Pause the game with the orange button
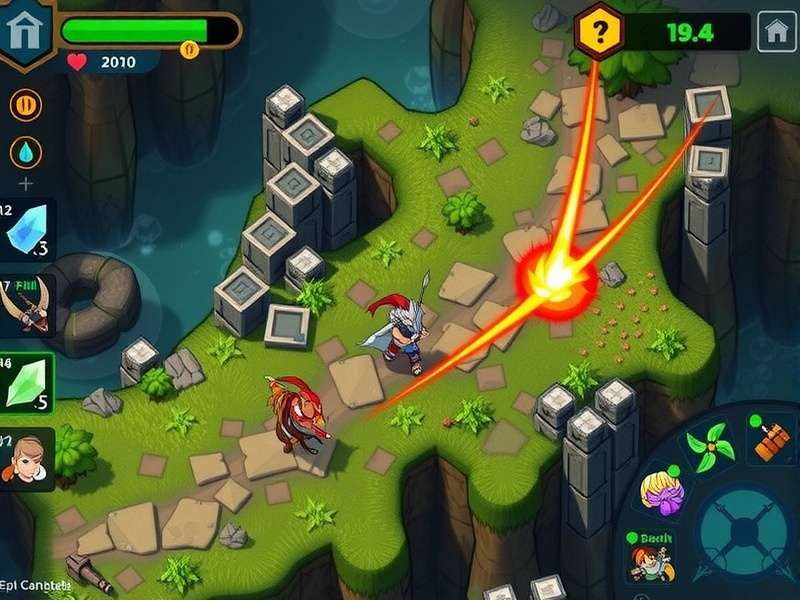Image resolution: width=800 pixels, height=600 pixels. 26,104
